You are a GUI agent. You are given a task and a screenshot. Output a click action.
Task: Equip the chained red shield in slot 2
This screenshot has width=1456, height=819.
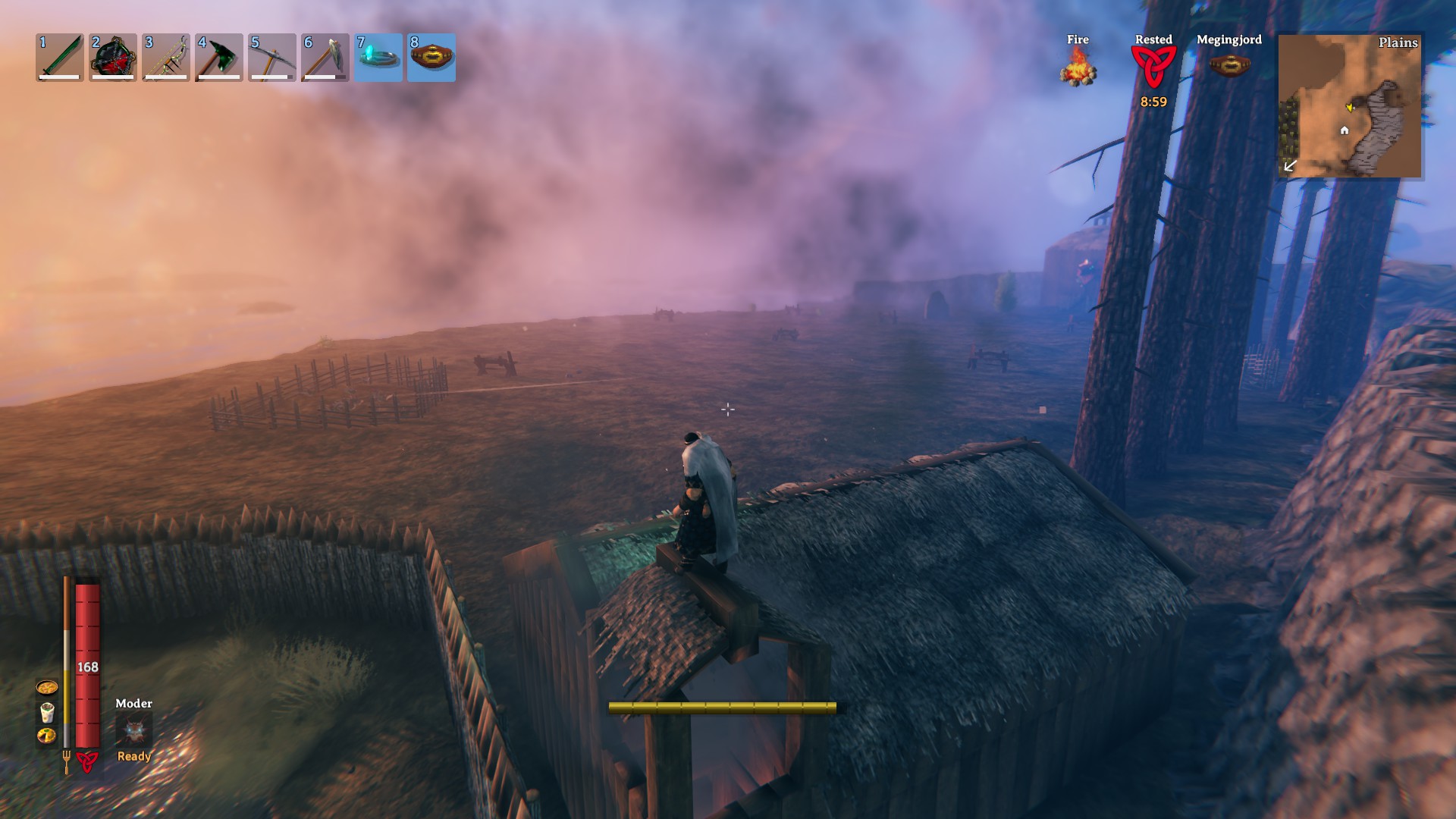(113, 57)
